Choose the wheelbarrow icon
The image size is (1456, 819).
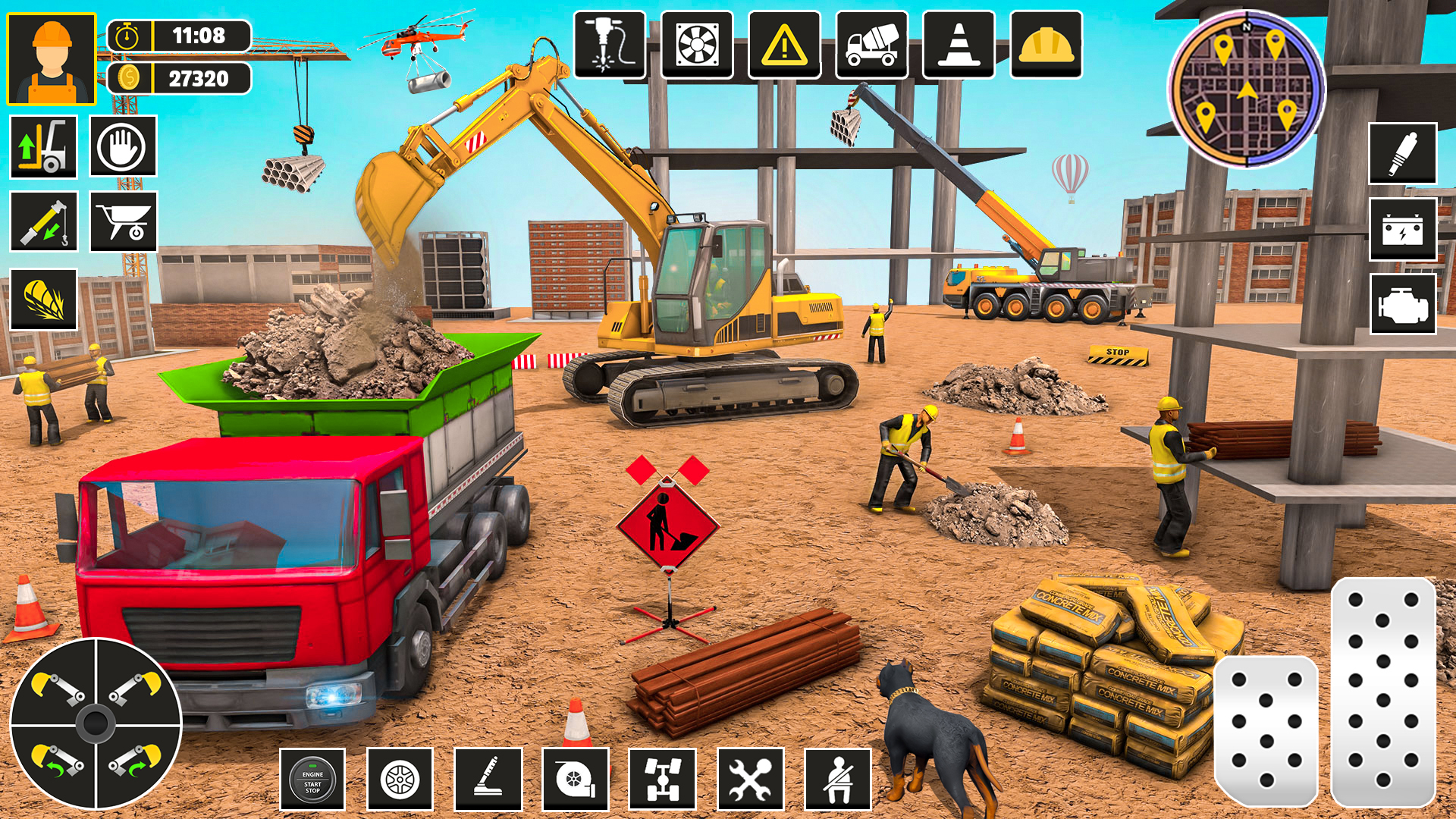coord(123,221)
